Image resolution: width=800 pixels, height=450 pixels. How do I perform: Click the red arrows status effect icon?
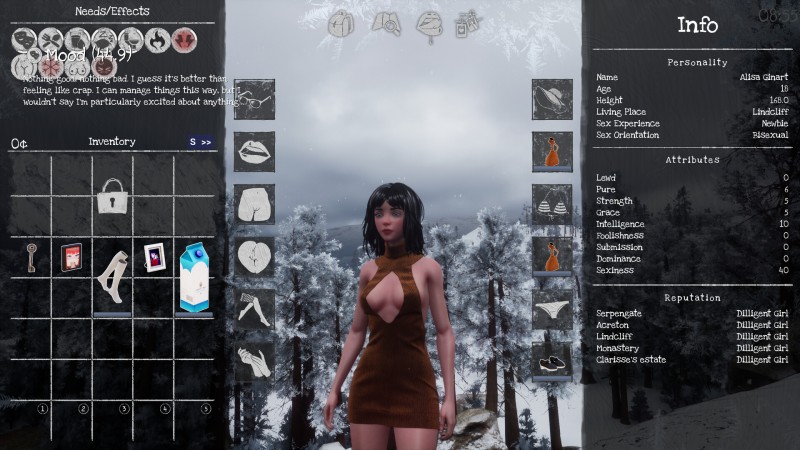(182, 40)
